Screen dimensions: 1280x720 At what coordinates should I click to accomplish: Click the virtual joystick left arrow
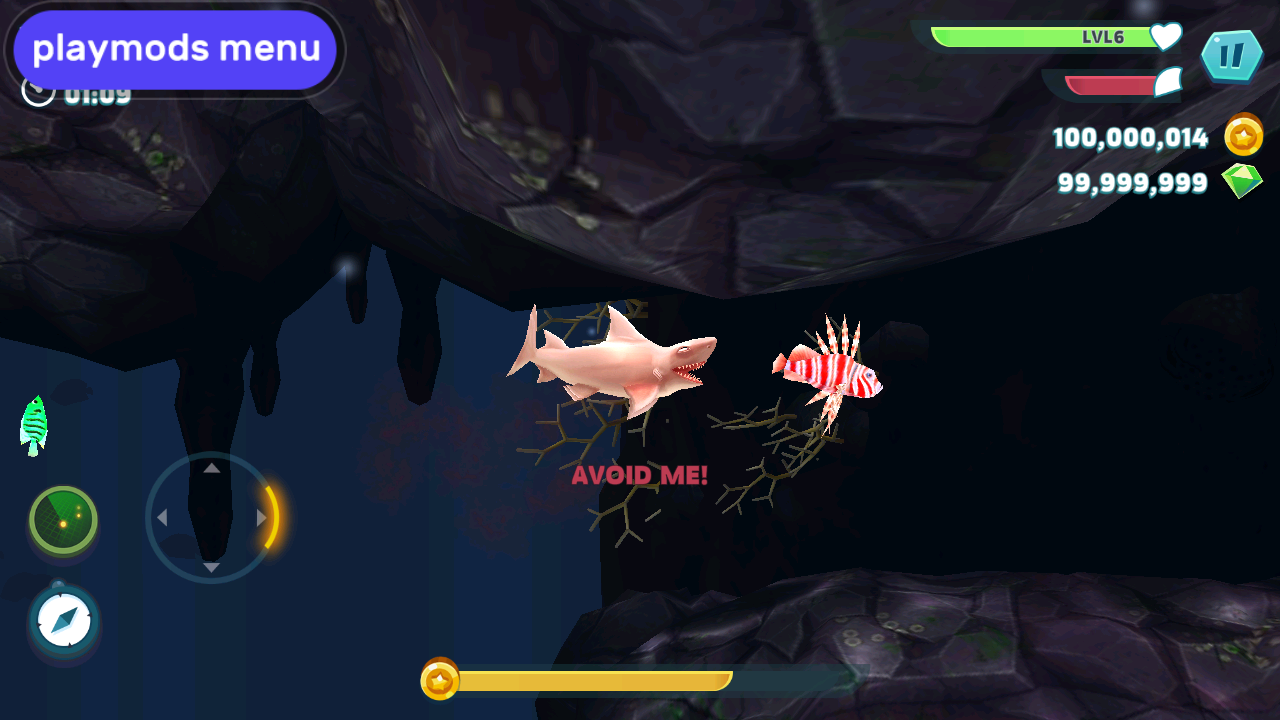click(x=162, y=518)
